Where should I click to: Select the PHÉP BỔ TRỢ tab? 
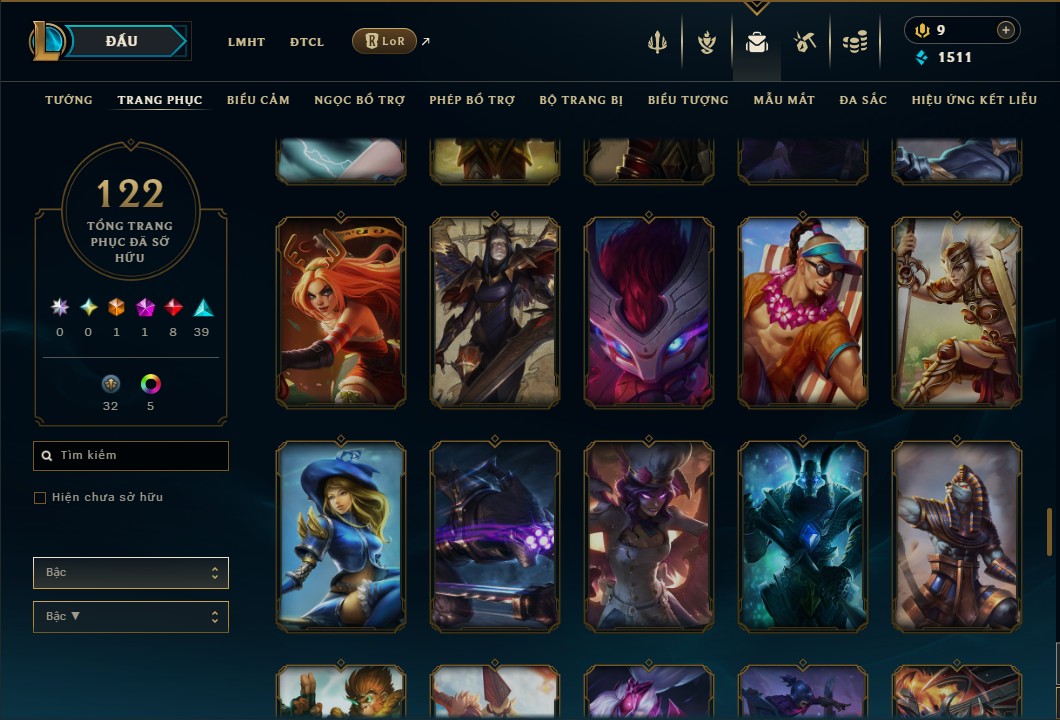472,100
